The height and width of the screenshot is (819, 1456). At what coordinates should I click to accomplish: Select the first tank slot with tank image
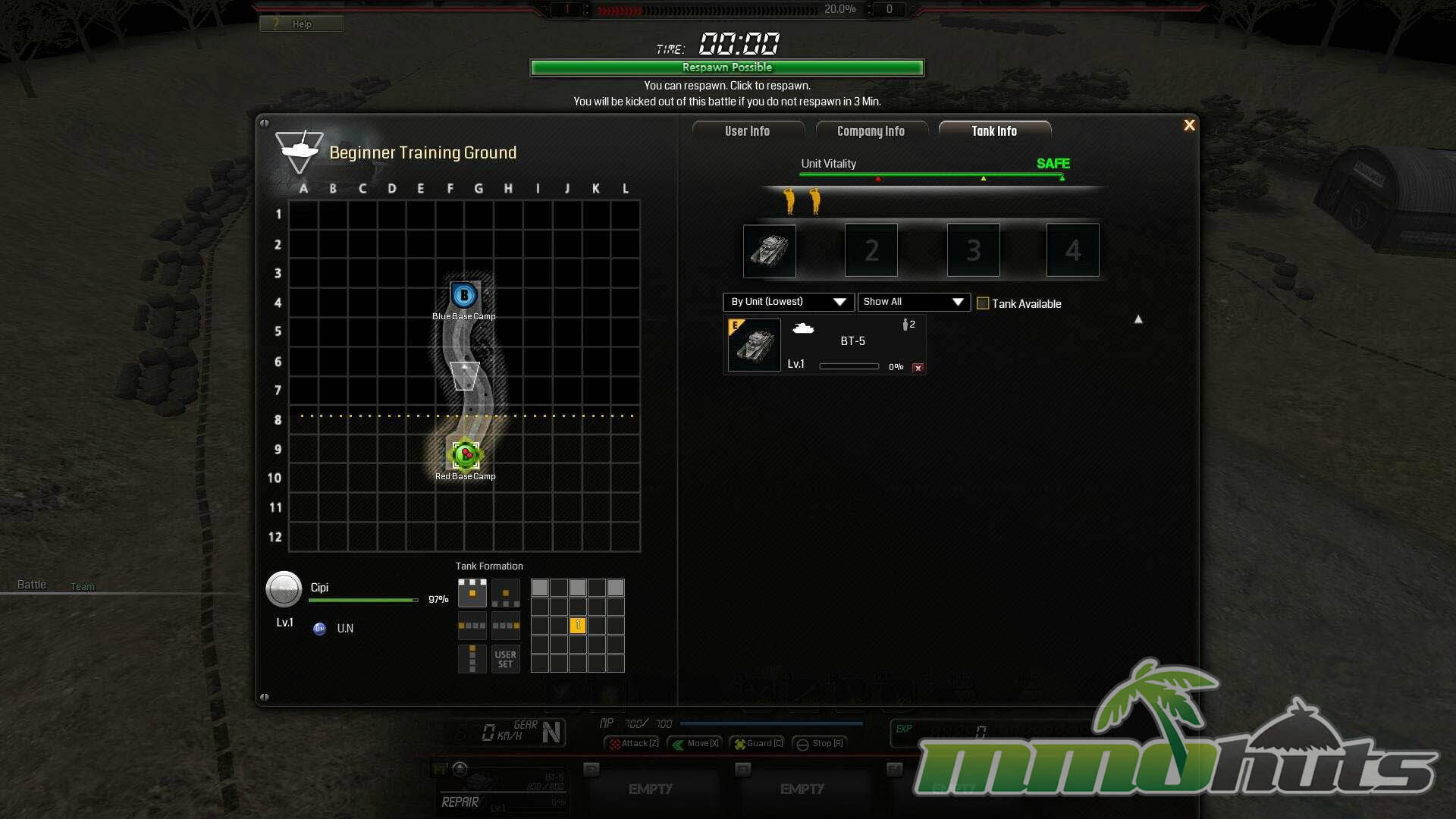tap(769, 250)
